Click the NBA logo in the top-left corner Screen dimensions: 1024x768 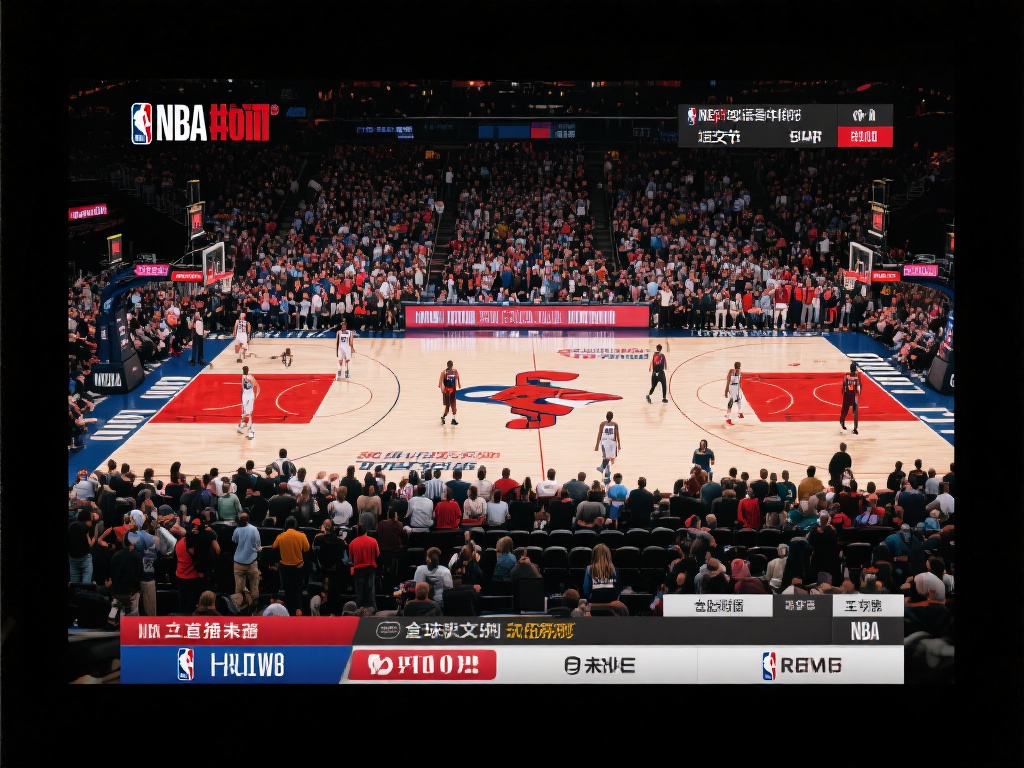coord(143,123)
